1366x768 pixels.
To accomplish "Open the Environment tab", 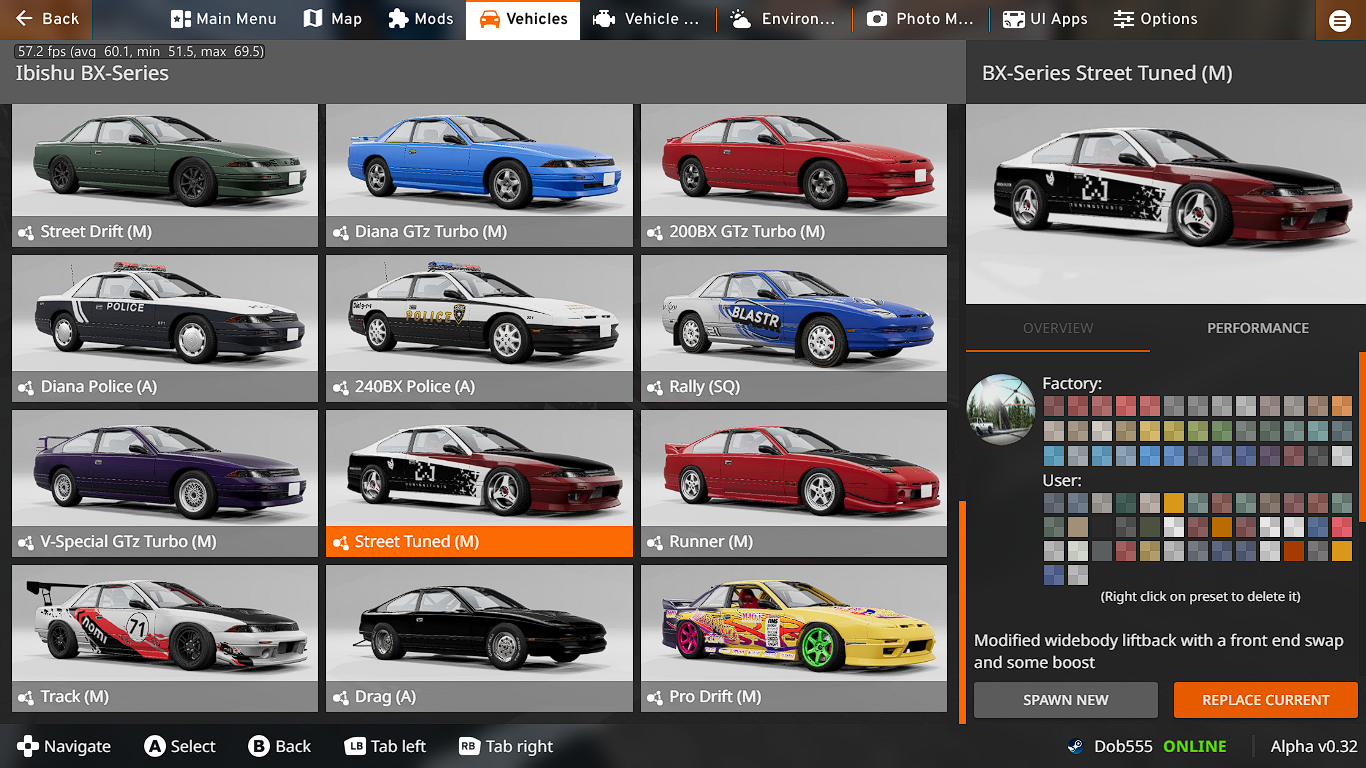I will pyautogui.click(x=782, y=19).
